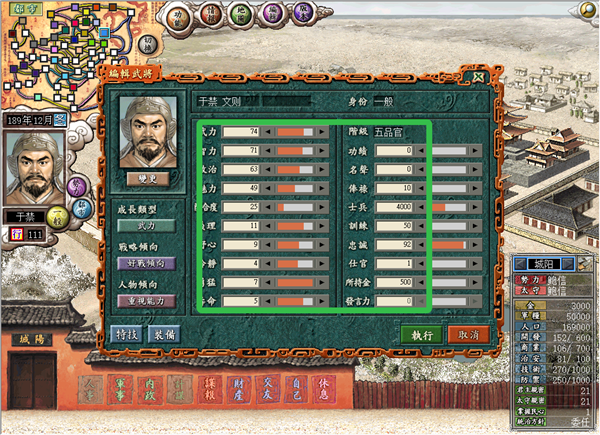The height and width of the screenshot is (435, 600).
Task: Edit the 所持金 value field showing 500
Action: tap(395, 281)
